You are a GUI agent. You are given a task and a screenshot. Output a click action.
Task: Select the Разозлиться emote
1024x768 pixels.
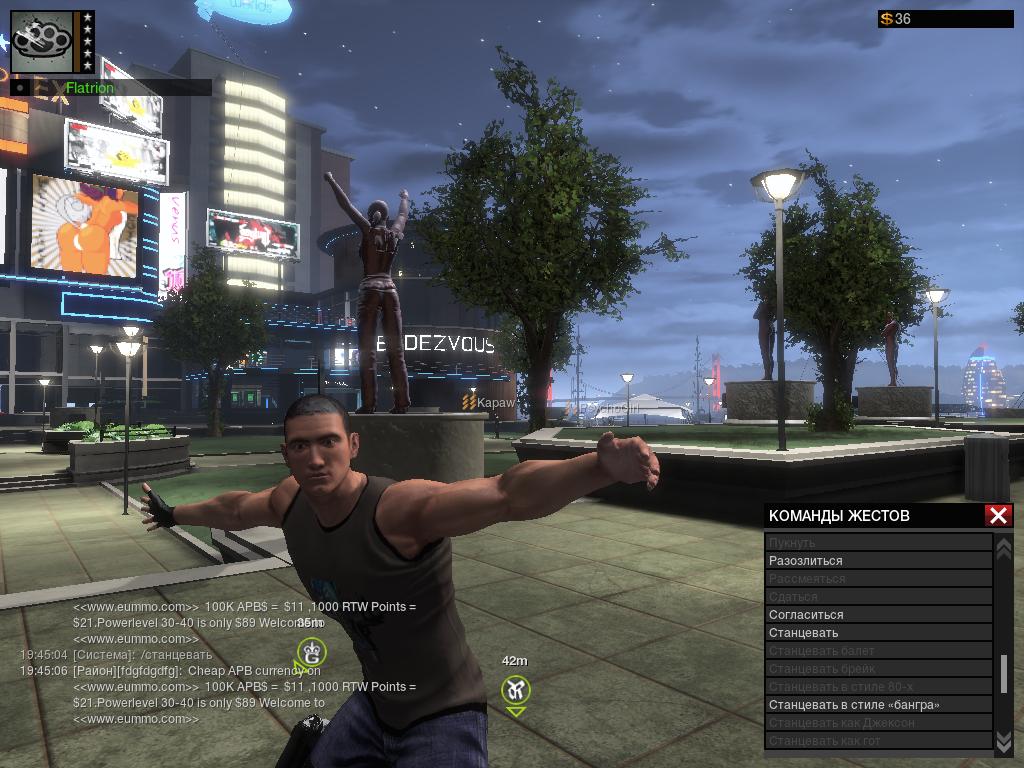(878, 561)
